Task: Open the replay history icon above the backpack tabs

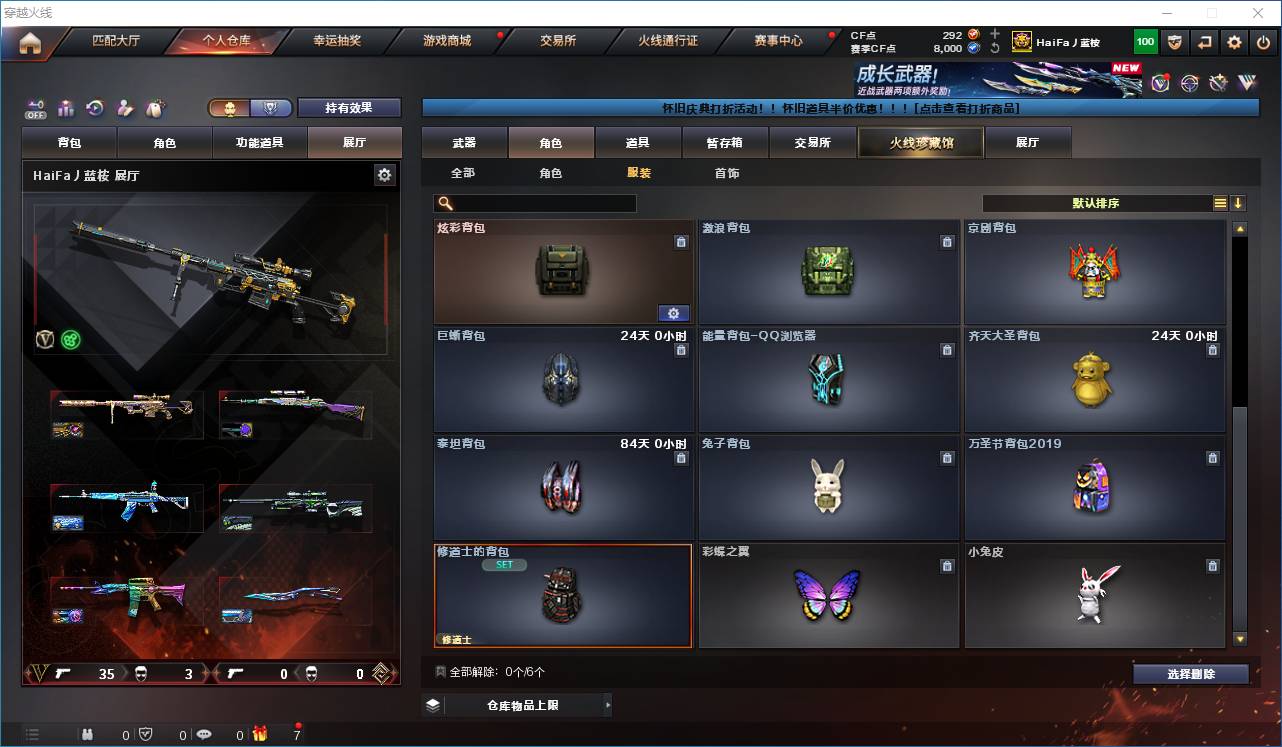Action: [94, 106]
